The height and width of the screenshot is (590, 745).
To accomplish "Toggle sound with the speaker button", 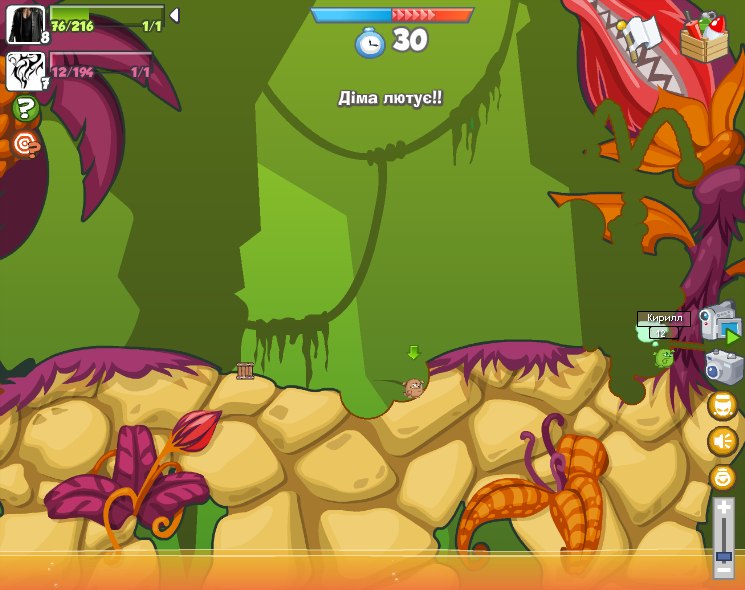I will click(x=722, y=440).
